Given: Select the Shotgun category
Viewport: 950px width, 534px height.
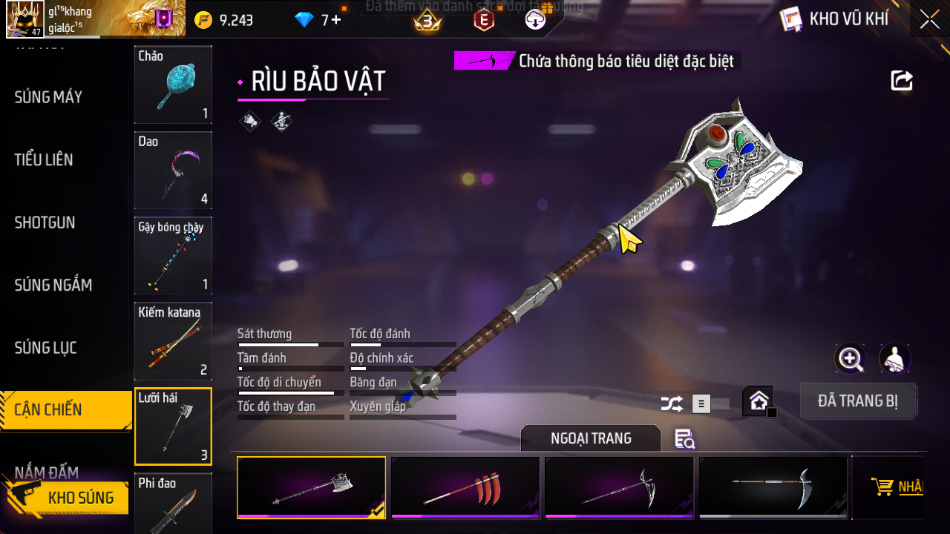Looking at the screenshot, I should (x=46, y=222).
